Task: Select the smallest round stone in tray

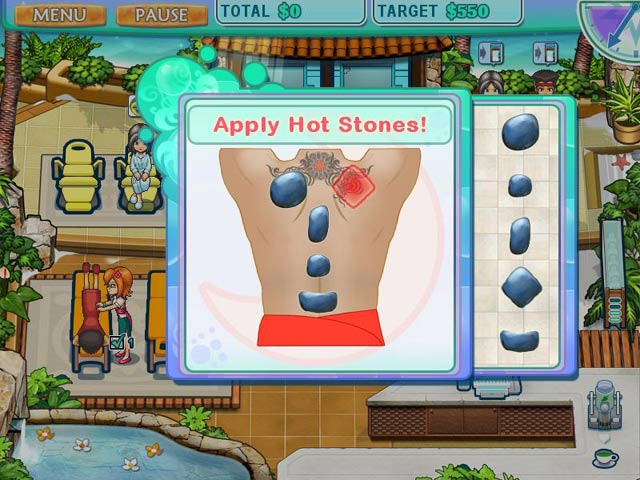Action: coord(520,185)
